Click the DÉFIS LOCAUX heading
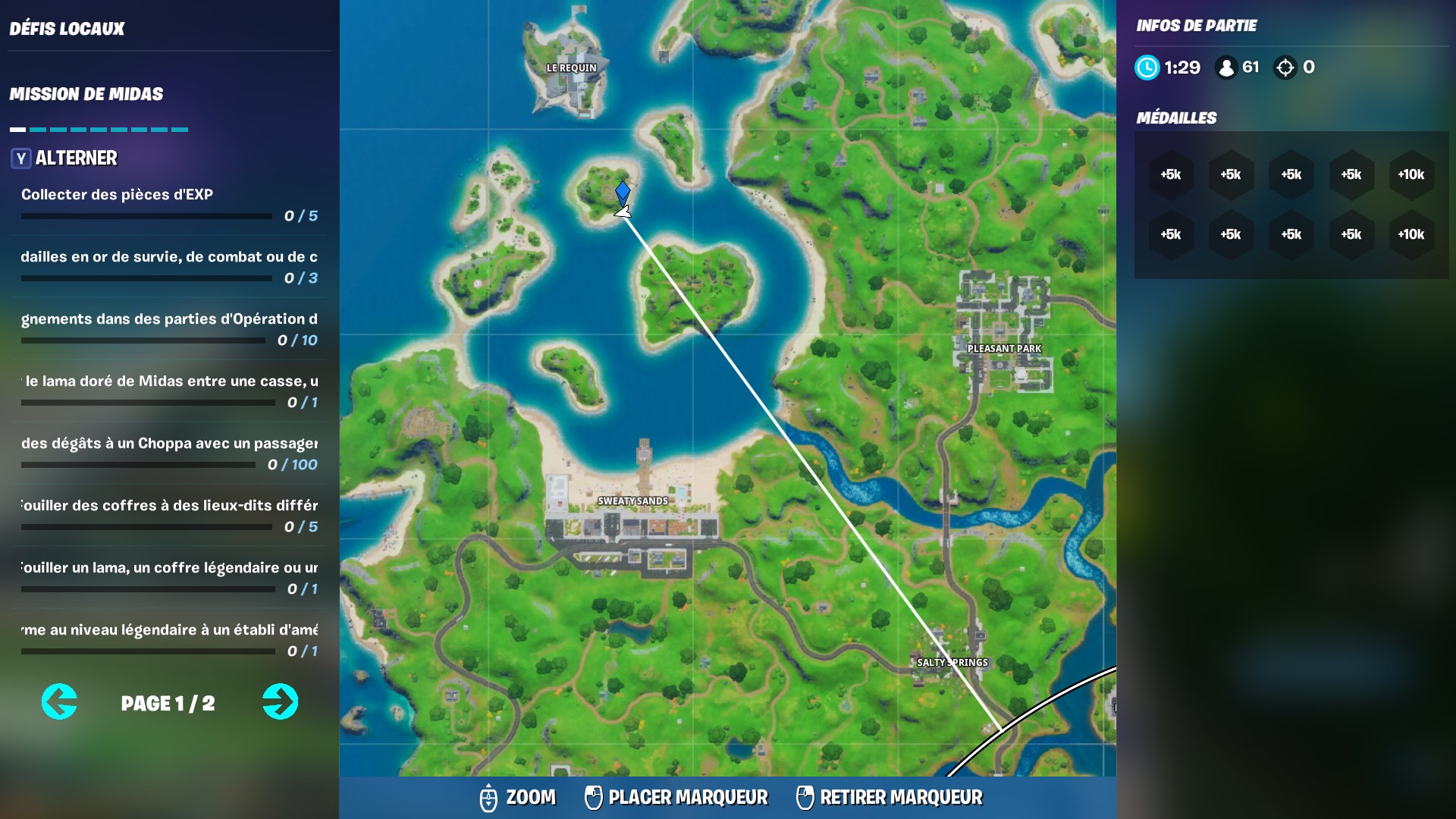 click(x=66, y=29)
